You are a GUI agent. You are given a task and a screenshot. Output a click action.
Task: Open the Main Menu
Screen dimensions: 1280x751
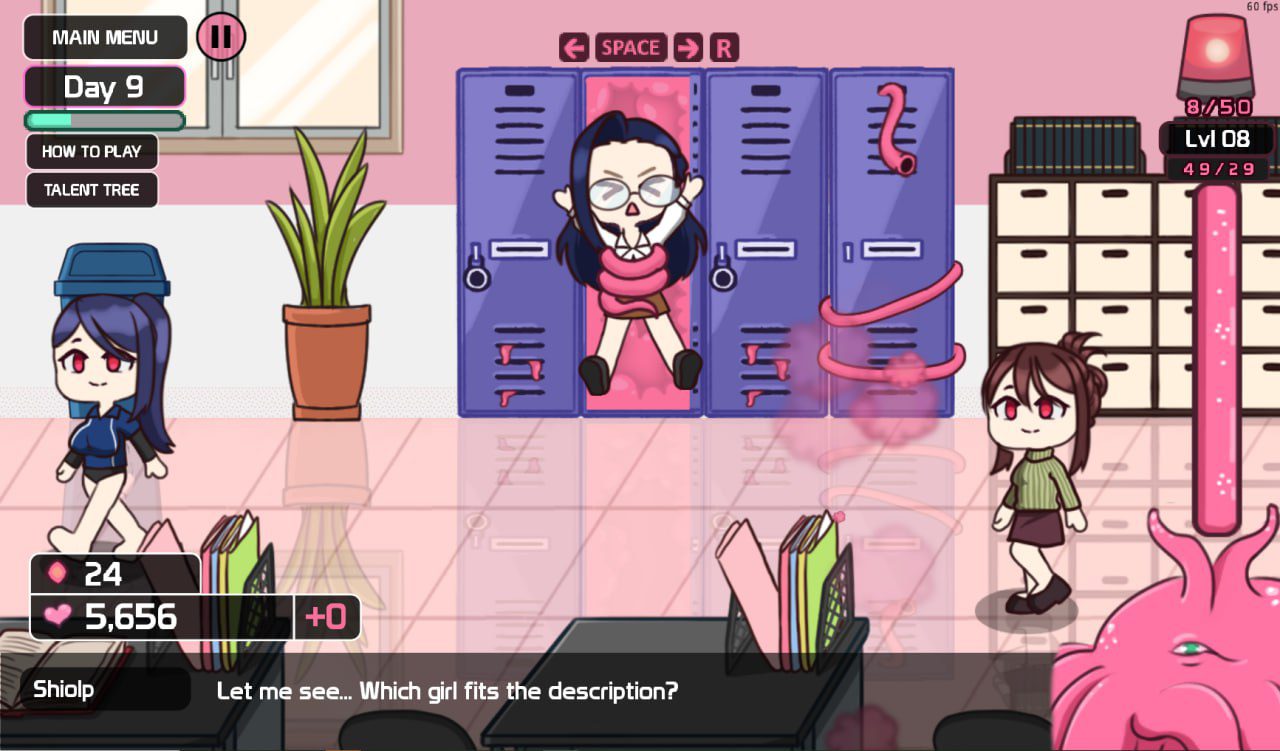105,37
